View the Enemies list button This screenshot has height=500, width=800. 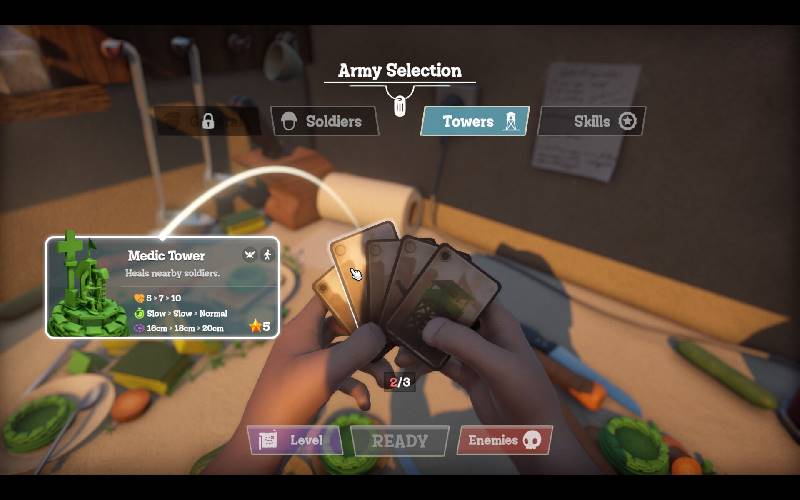504,440
